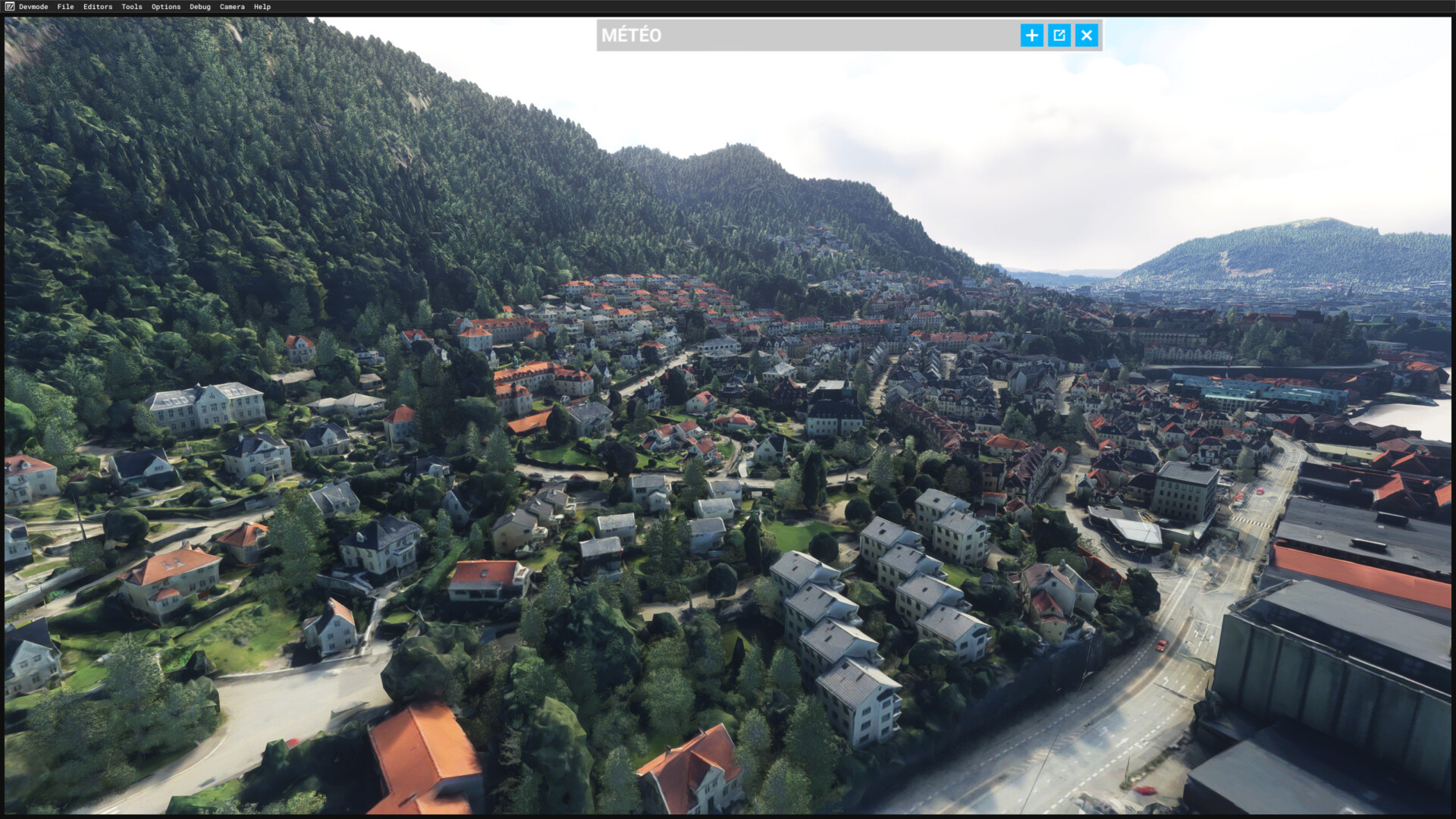
Task: Click the plus button on the Météo panel
Action: (1031, 36)
